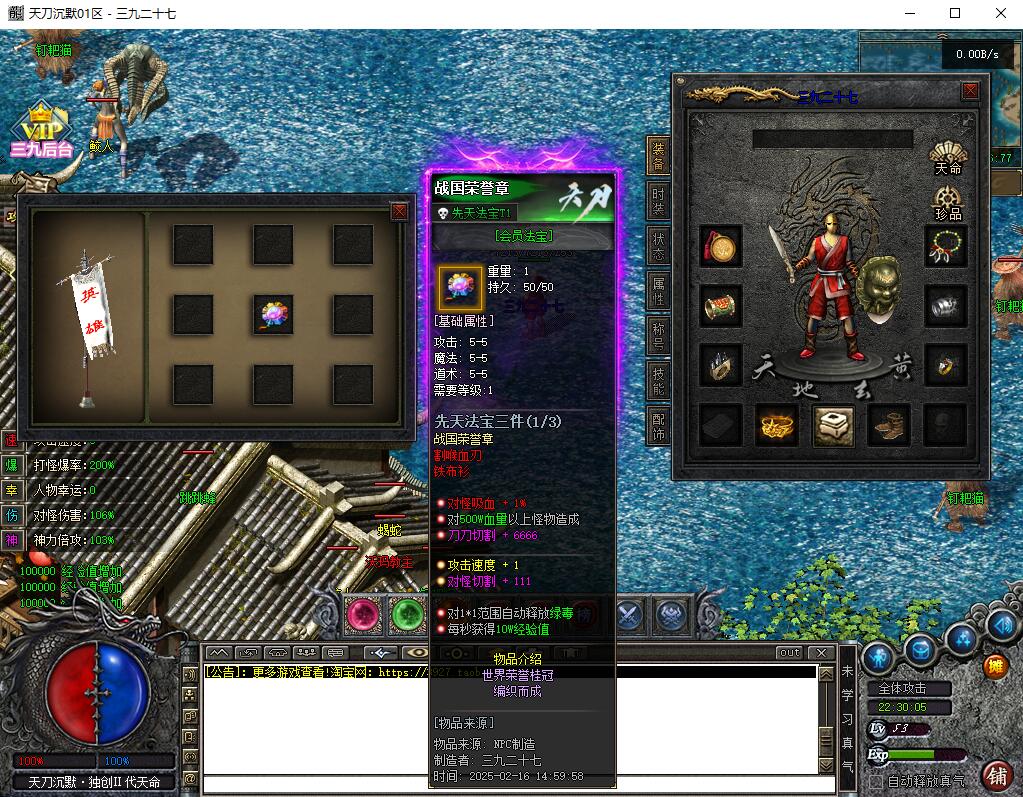This screenshot has height=797, width=1023.
Task: Select the equipped brown boots slot
Action: click(x=889, y=424)
